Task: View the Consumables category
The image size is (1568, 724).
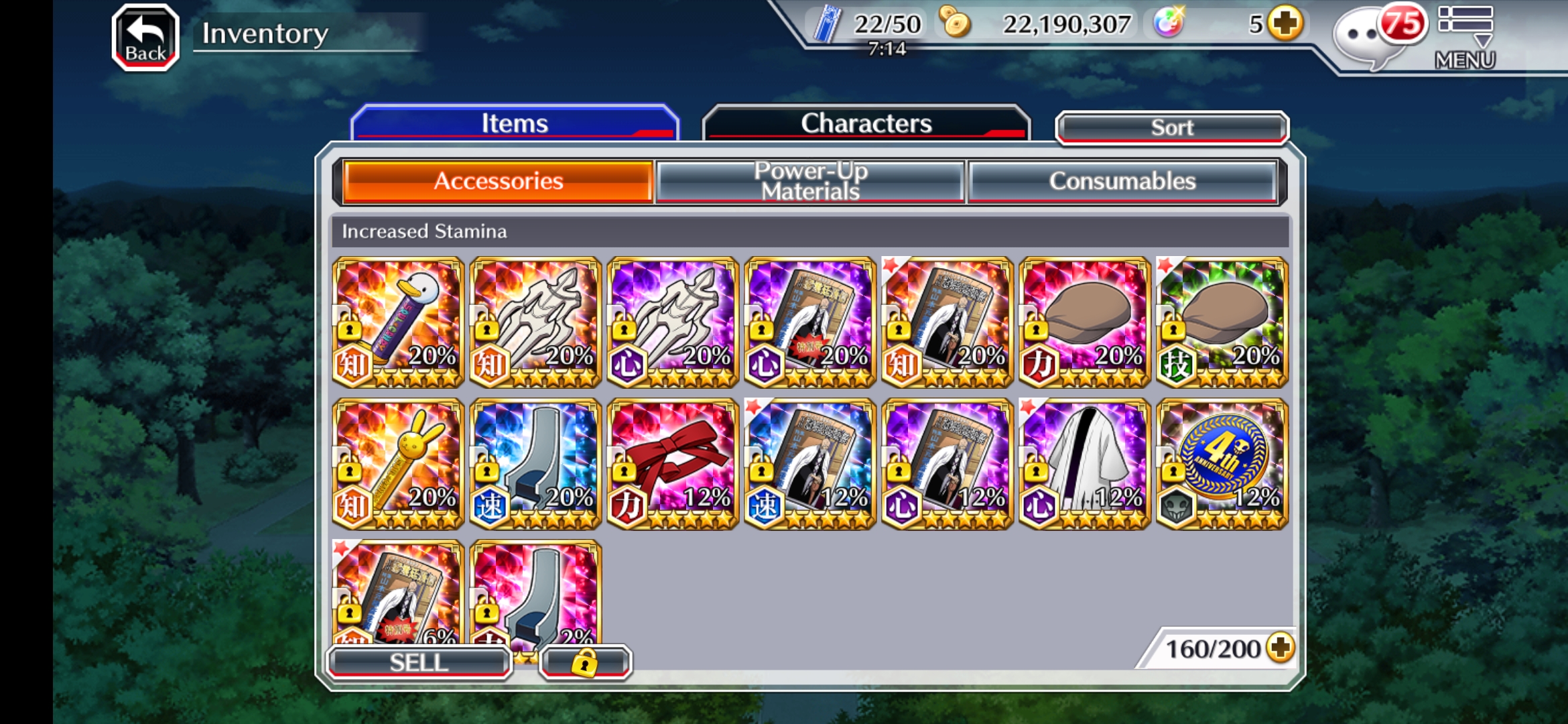Action: click(x=1122, y=181)
